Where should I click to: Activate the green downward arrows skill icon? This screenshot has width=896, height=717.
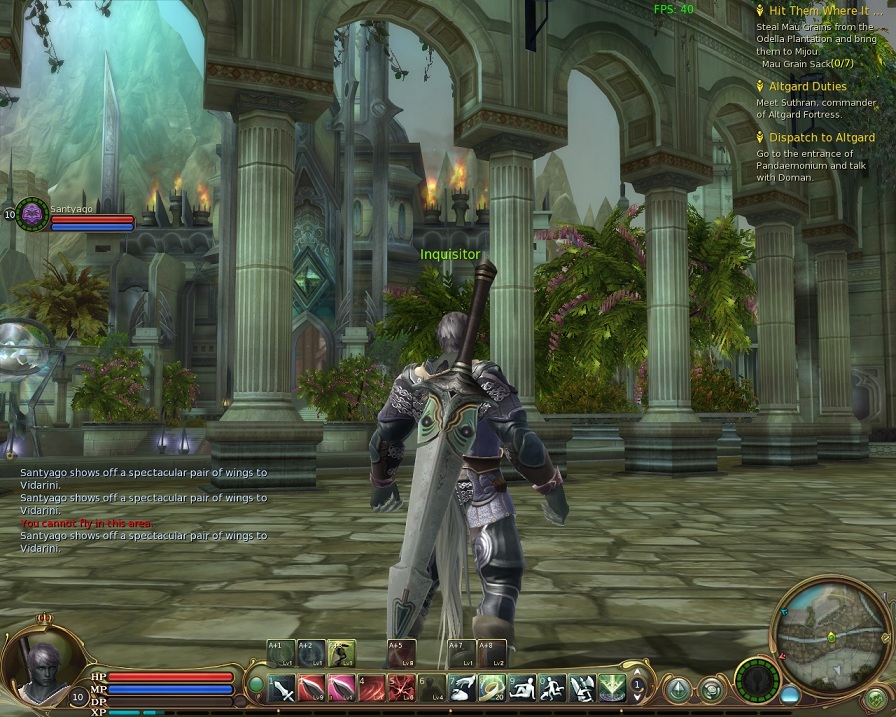[610, 687]
